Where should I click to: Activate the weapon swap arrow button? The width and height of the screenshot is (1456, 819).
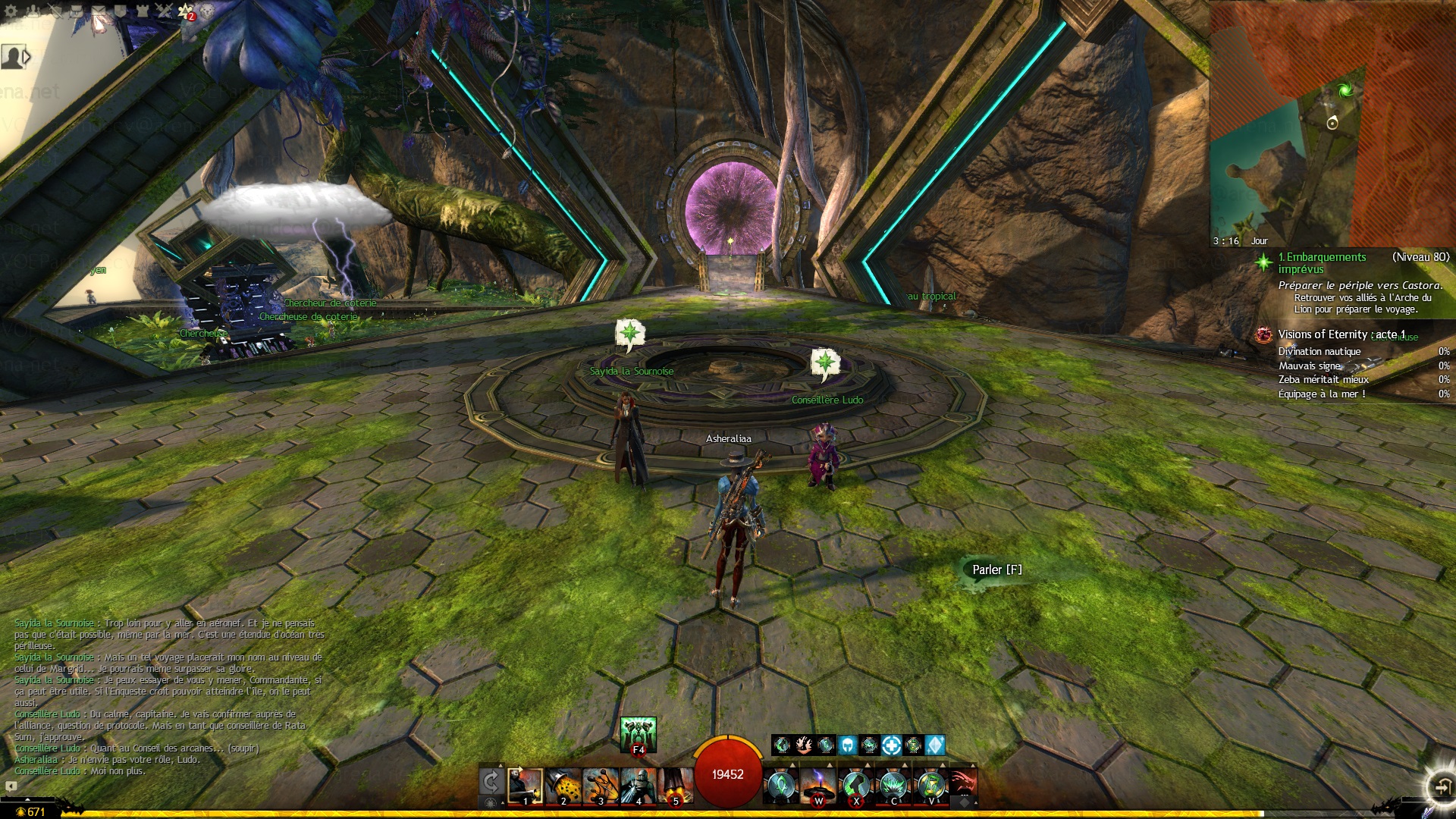pyautogui.click(x=491, y=783)
